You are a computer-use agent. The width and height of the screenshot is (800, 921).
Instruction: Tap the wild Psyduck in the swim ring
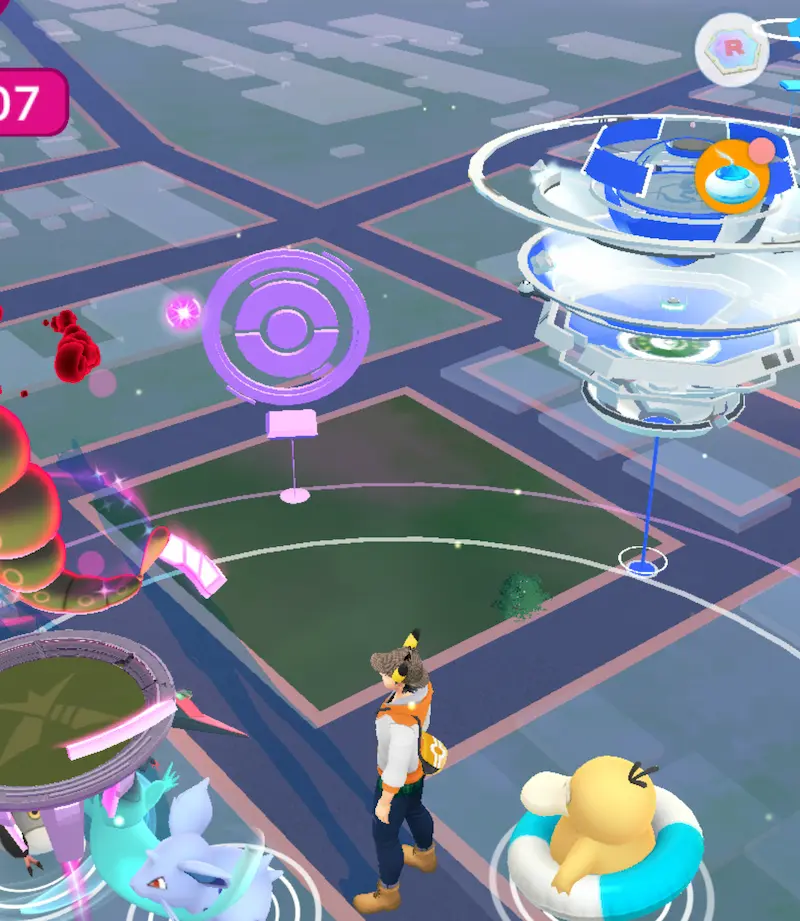599,825
